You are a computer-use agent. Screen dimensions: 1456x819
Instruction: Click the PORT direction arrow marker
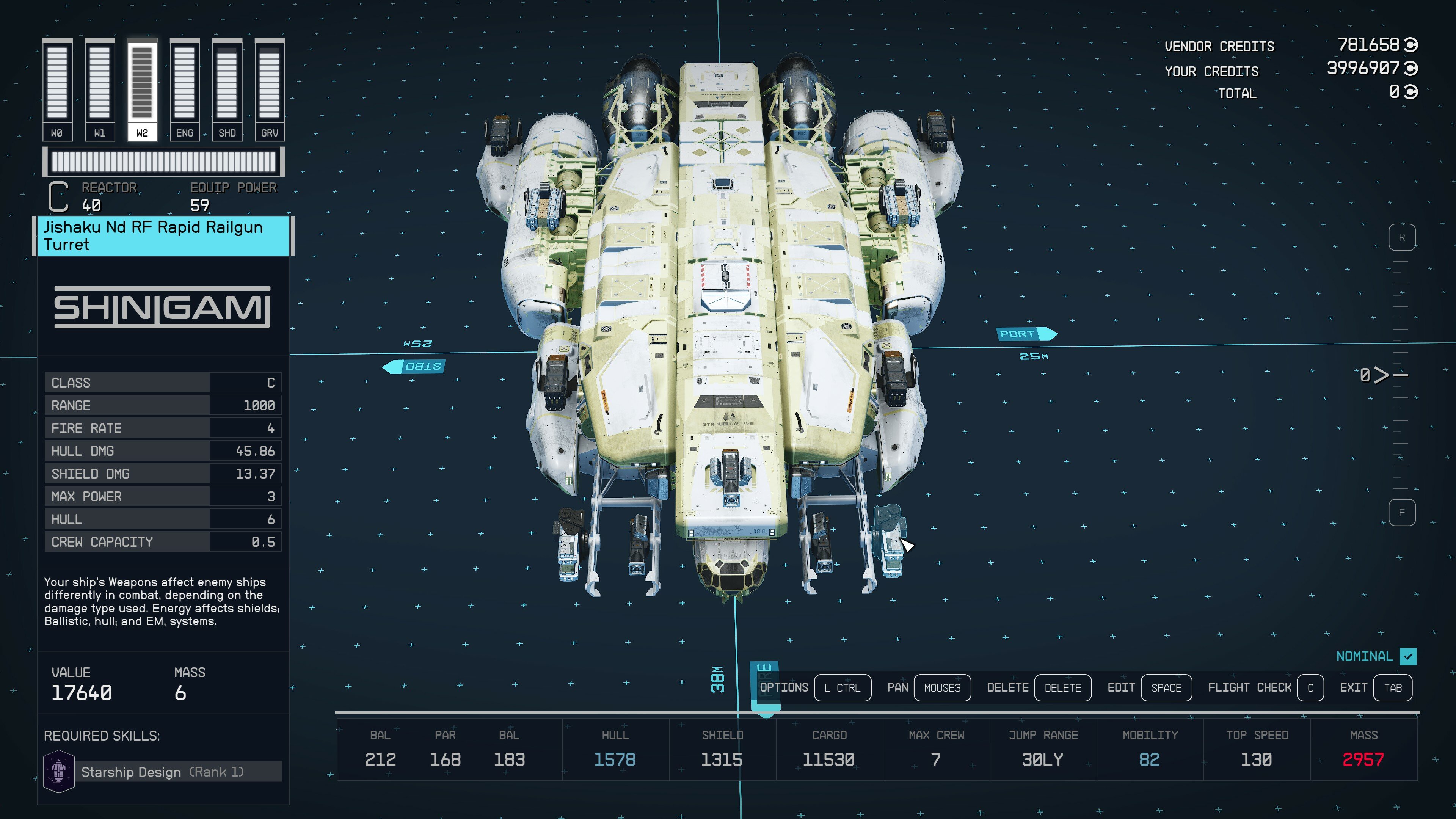tap(1026, 334)
